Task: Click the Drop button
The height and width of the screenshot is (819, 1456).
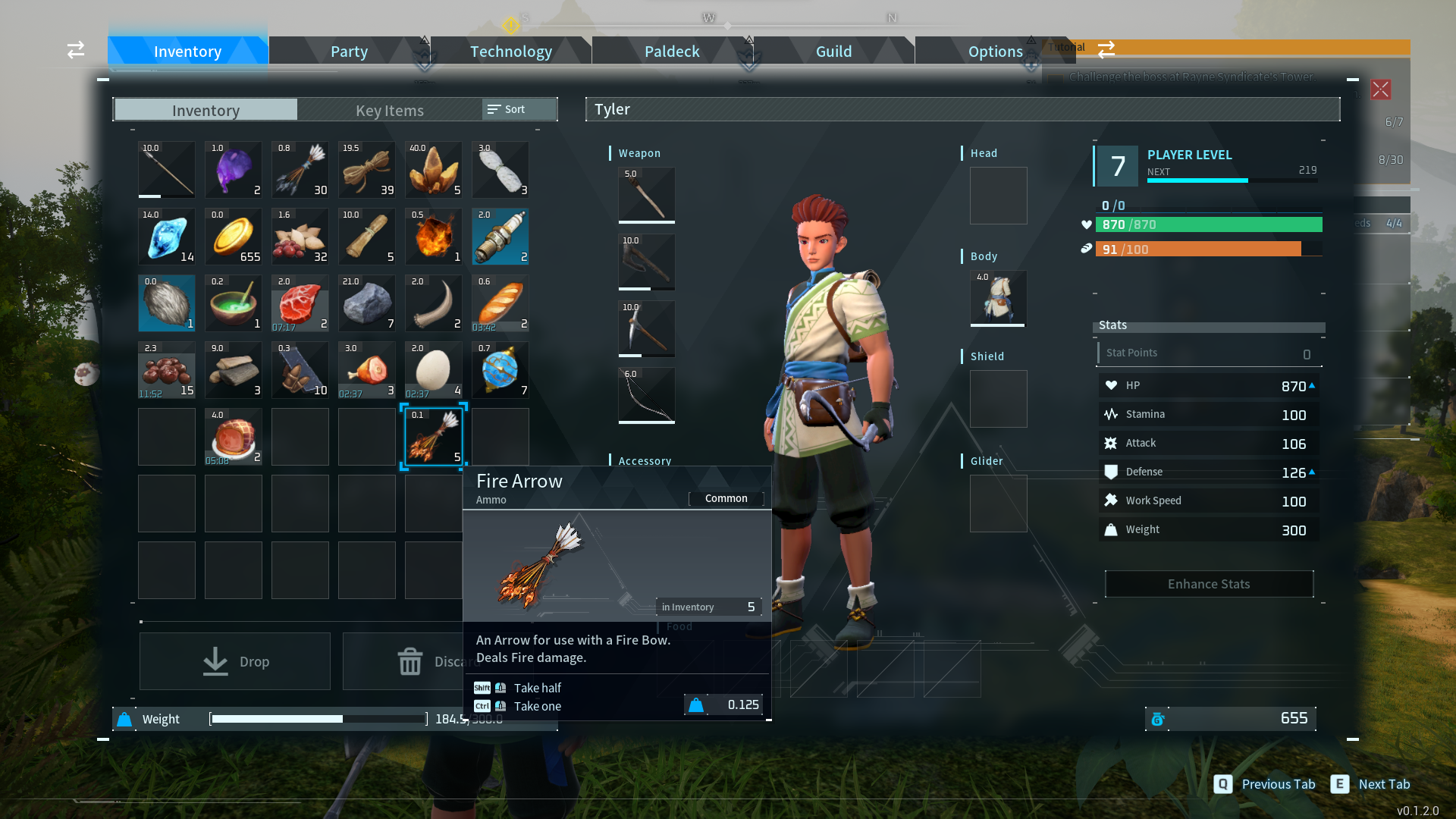Action: click(x=234, y=661)
